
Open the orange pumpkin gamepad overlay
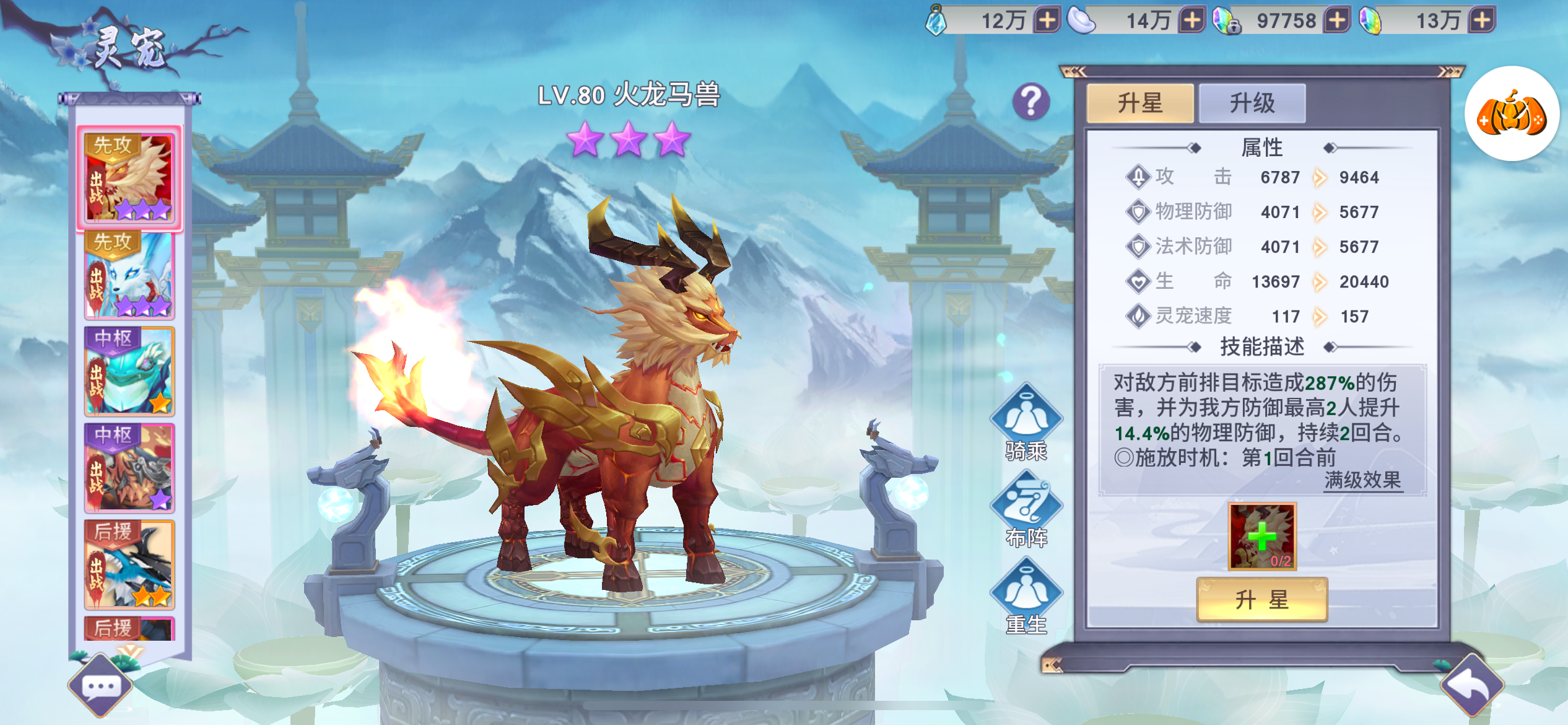click(x=1511, y=114)
